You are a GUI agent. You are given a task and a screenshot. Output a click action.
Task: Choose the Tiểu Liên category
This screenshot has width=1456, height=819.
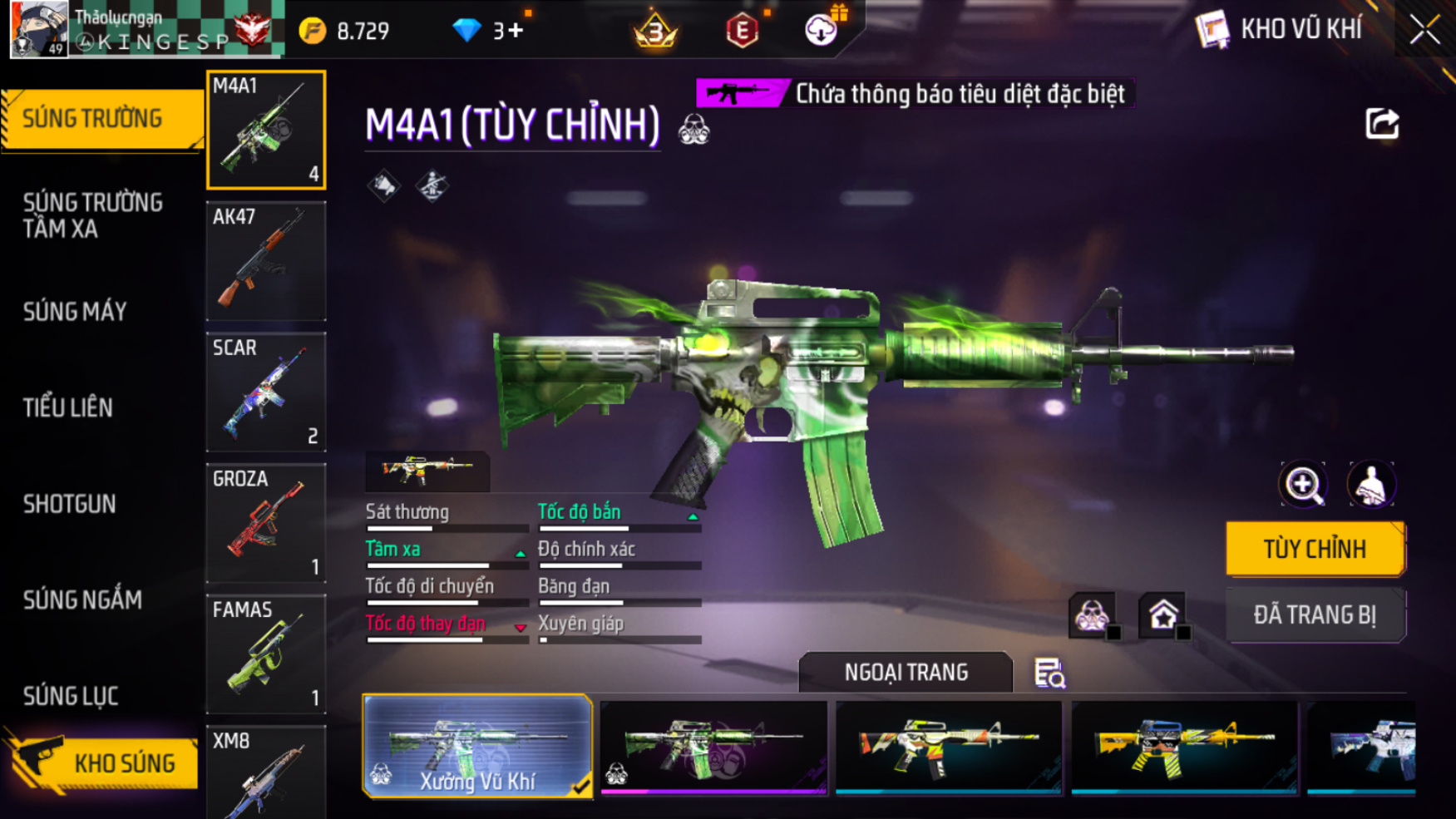tap(68, 407)
